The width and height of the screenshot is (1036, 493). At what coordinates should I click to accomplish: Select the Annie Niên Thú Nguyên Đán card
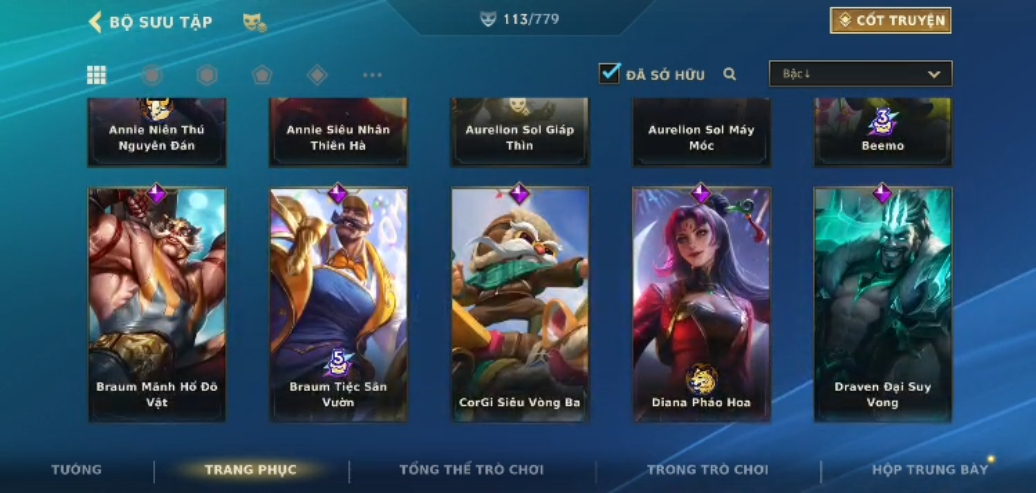click(x=157, y=133)
